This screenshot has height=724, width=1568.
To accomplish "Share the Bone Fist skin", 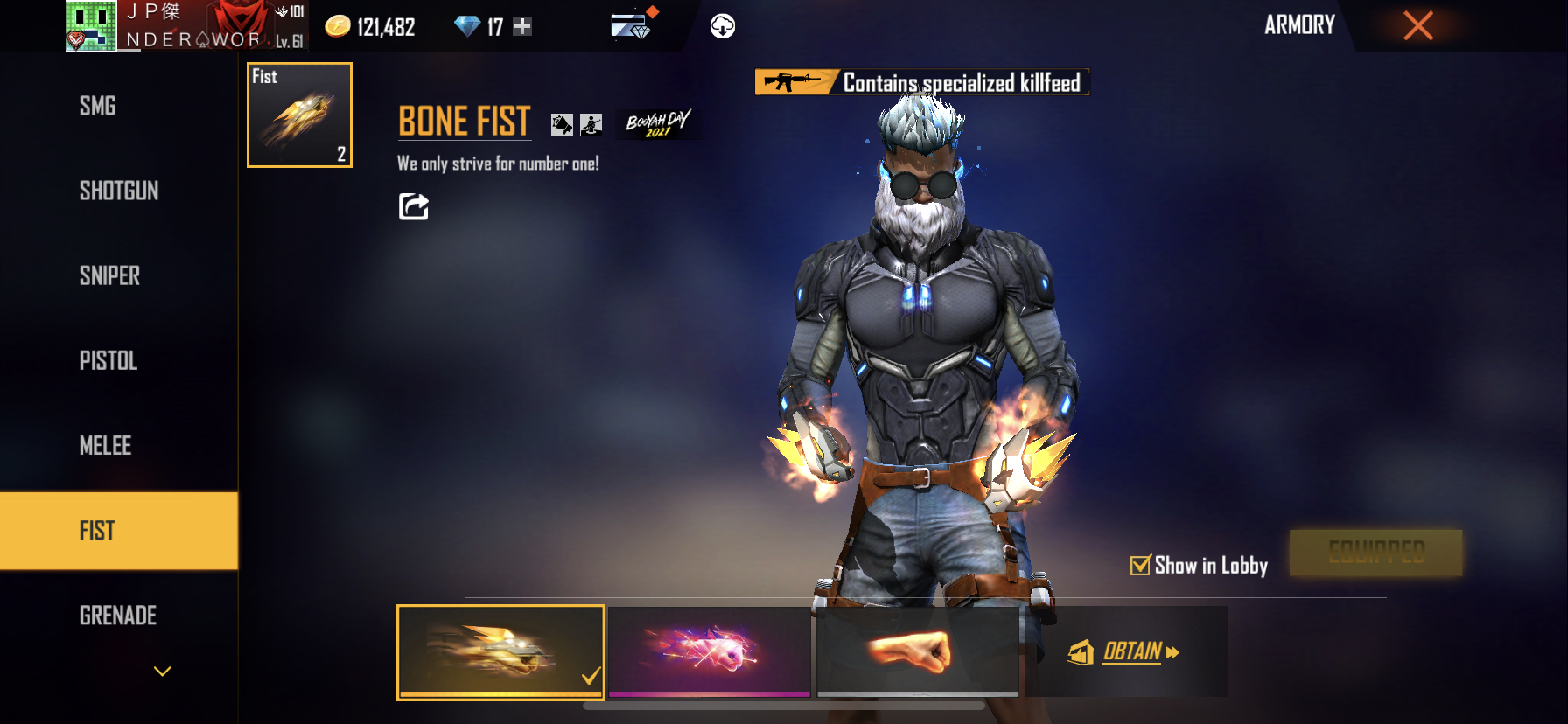I will click(x=414, y=207).
